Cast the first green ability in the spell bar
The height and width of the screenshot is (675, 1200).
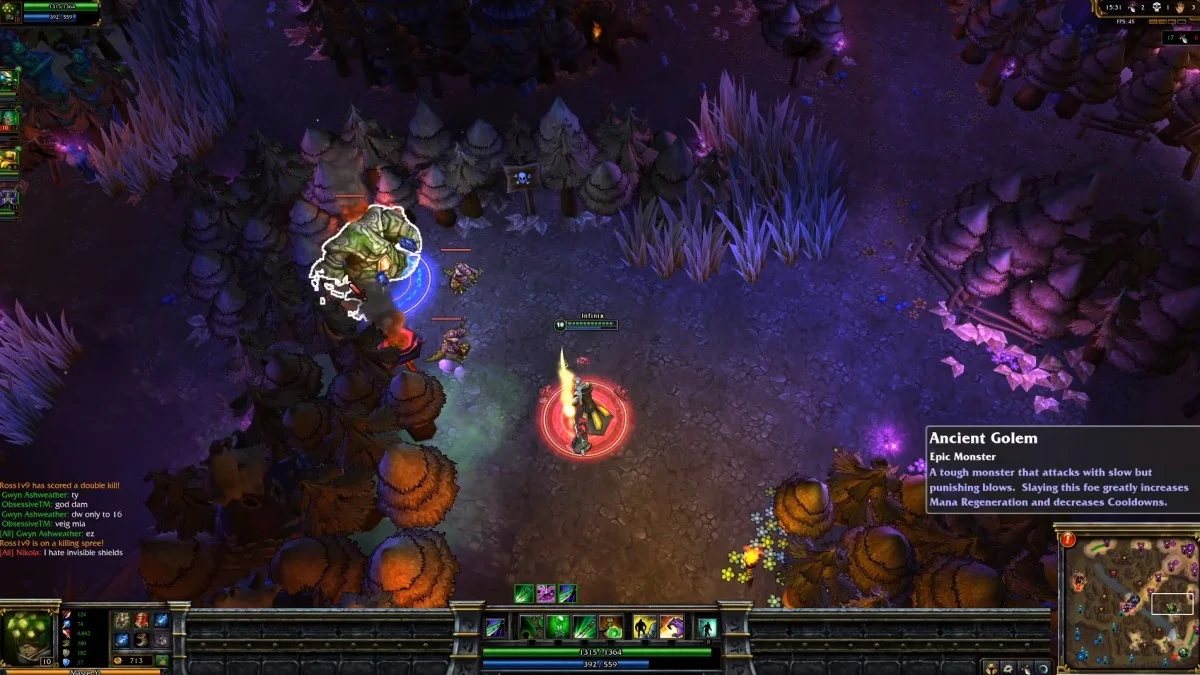(x=531, y=627)
